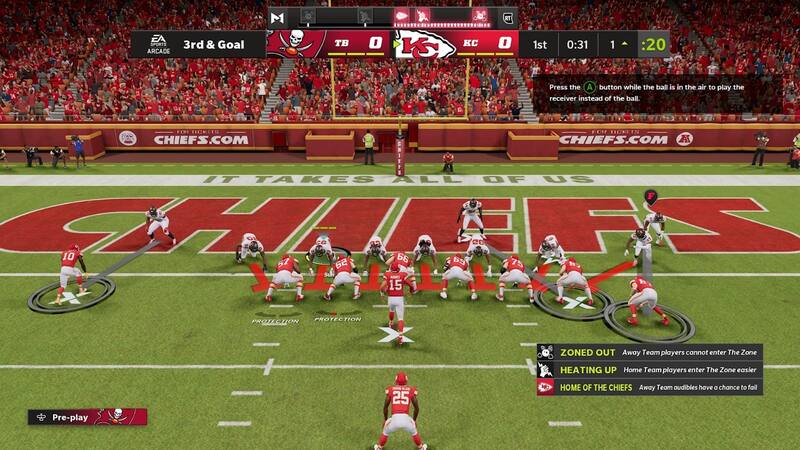Click the Chiefs arrowhead momentum meter icon

pyautogui.click(x=400, y=16)
